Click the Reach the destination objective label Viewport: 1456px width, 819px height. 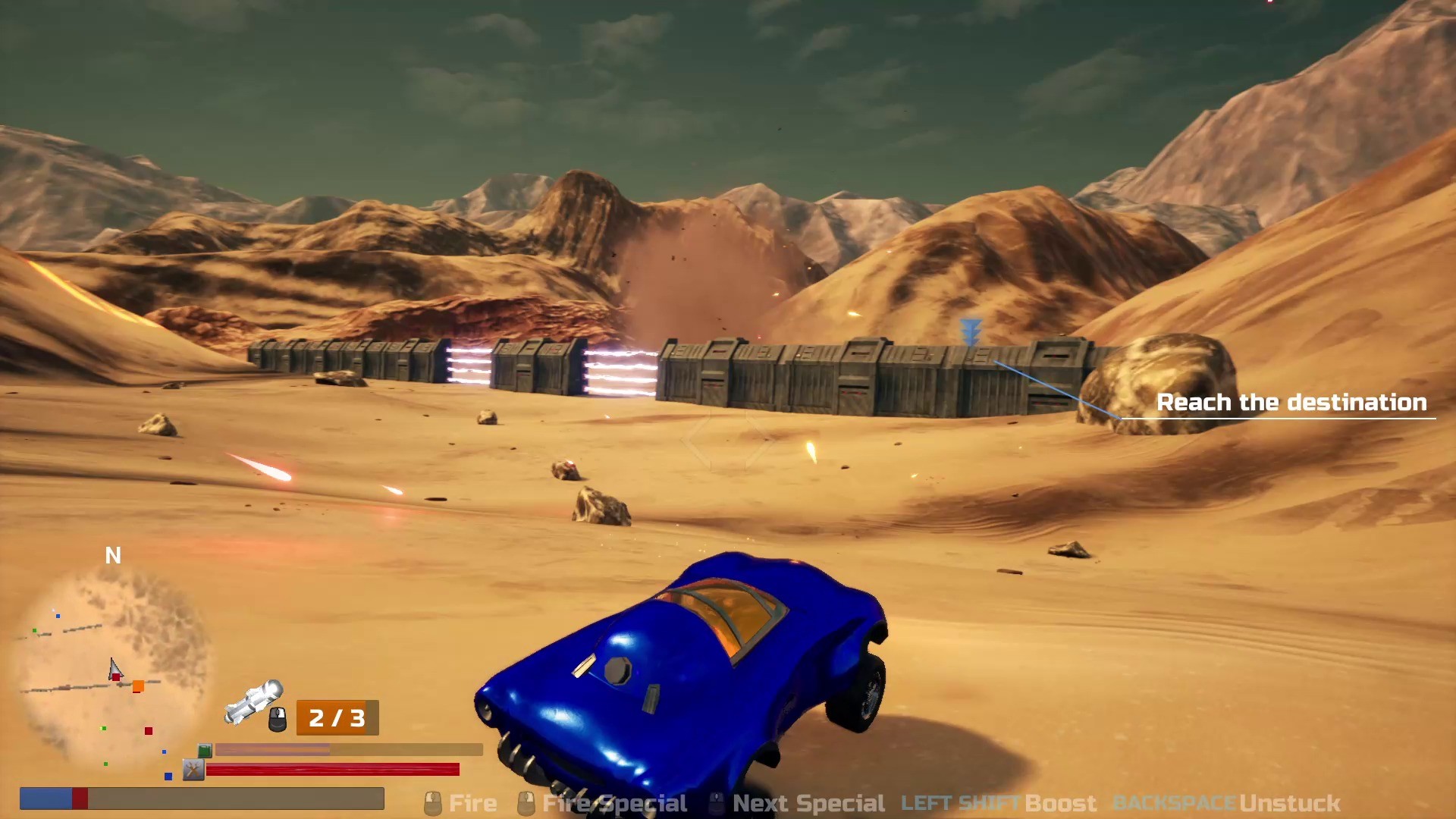[1291, 403]
